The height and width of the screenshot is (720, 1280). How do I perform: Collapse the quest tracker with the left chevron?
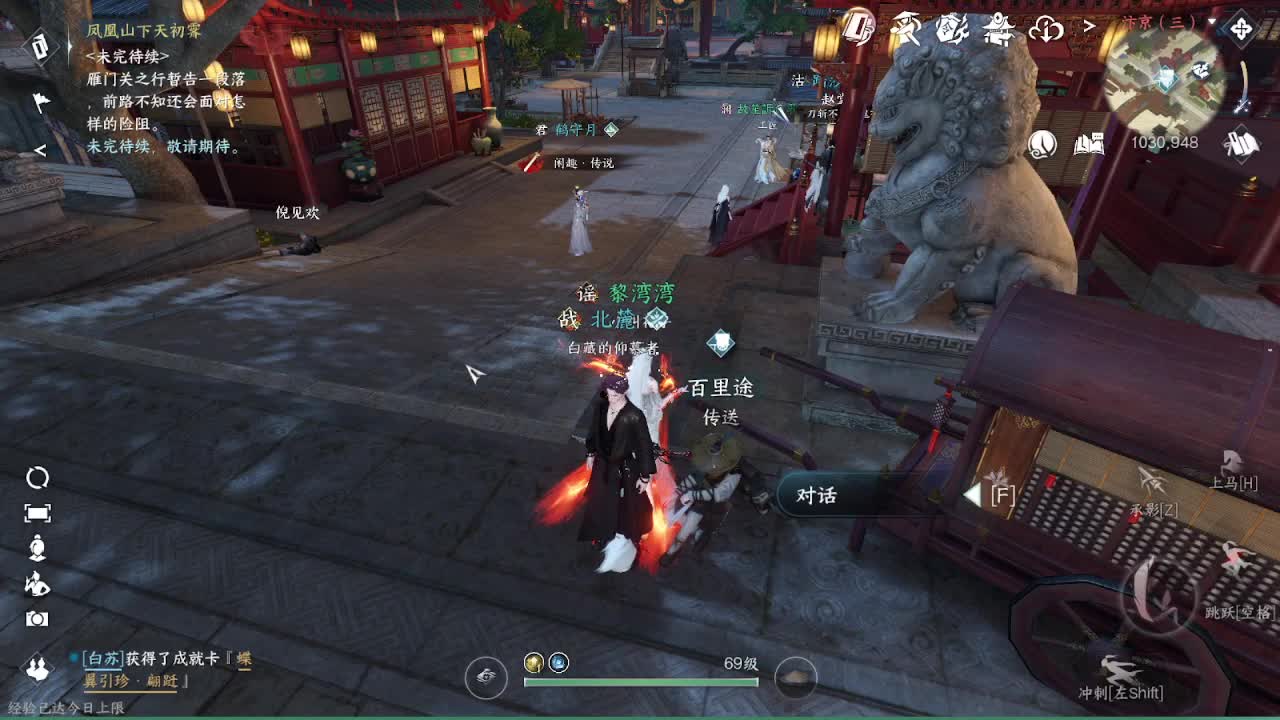pyautogui.click(x=41, y=150)
